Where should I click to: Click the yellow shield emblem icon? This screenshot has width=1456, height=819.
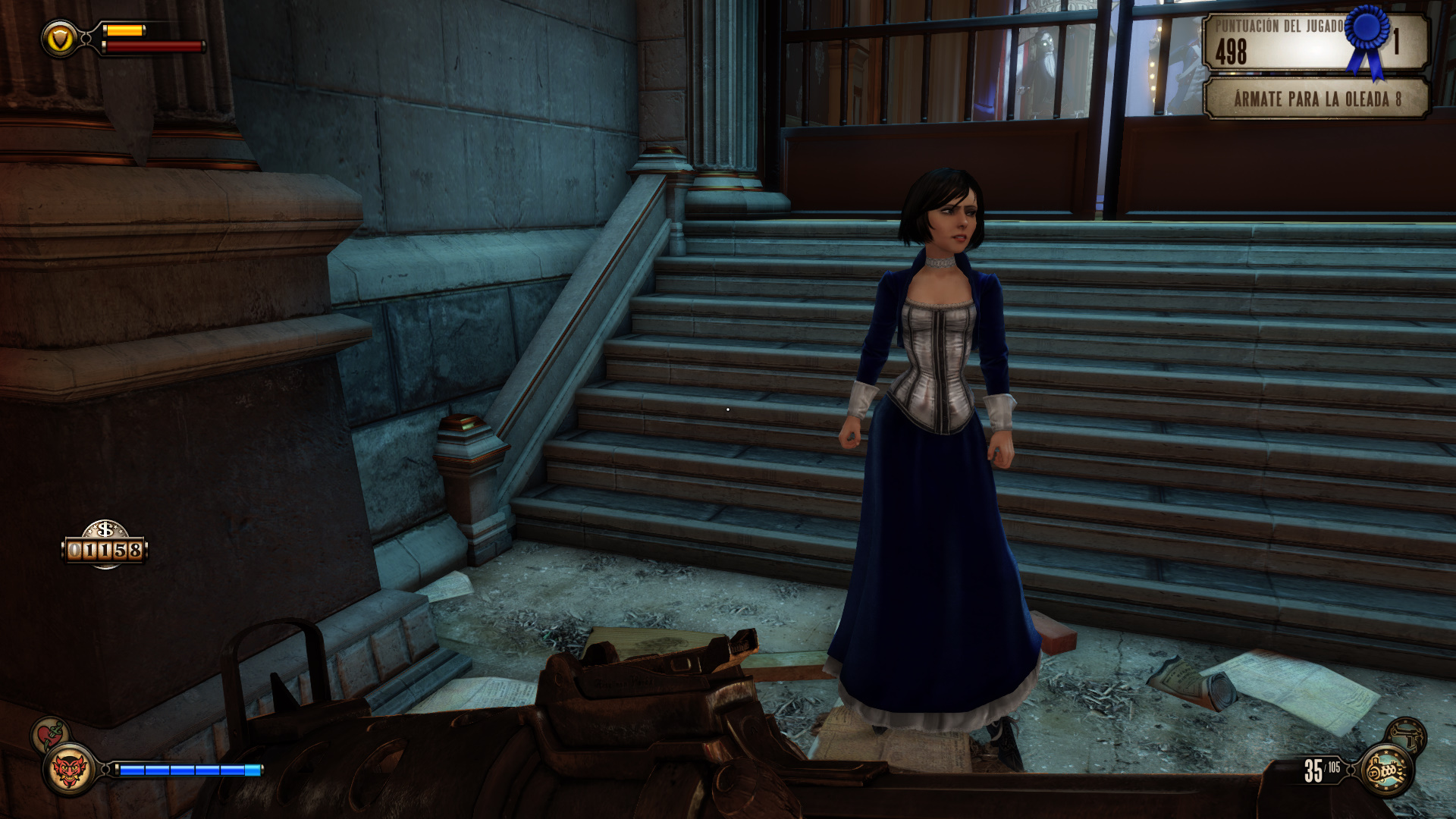tap(60, 38)
